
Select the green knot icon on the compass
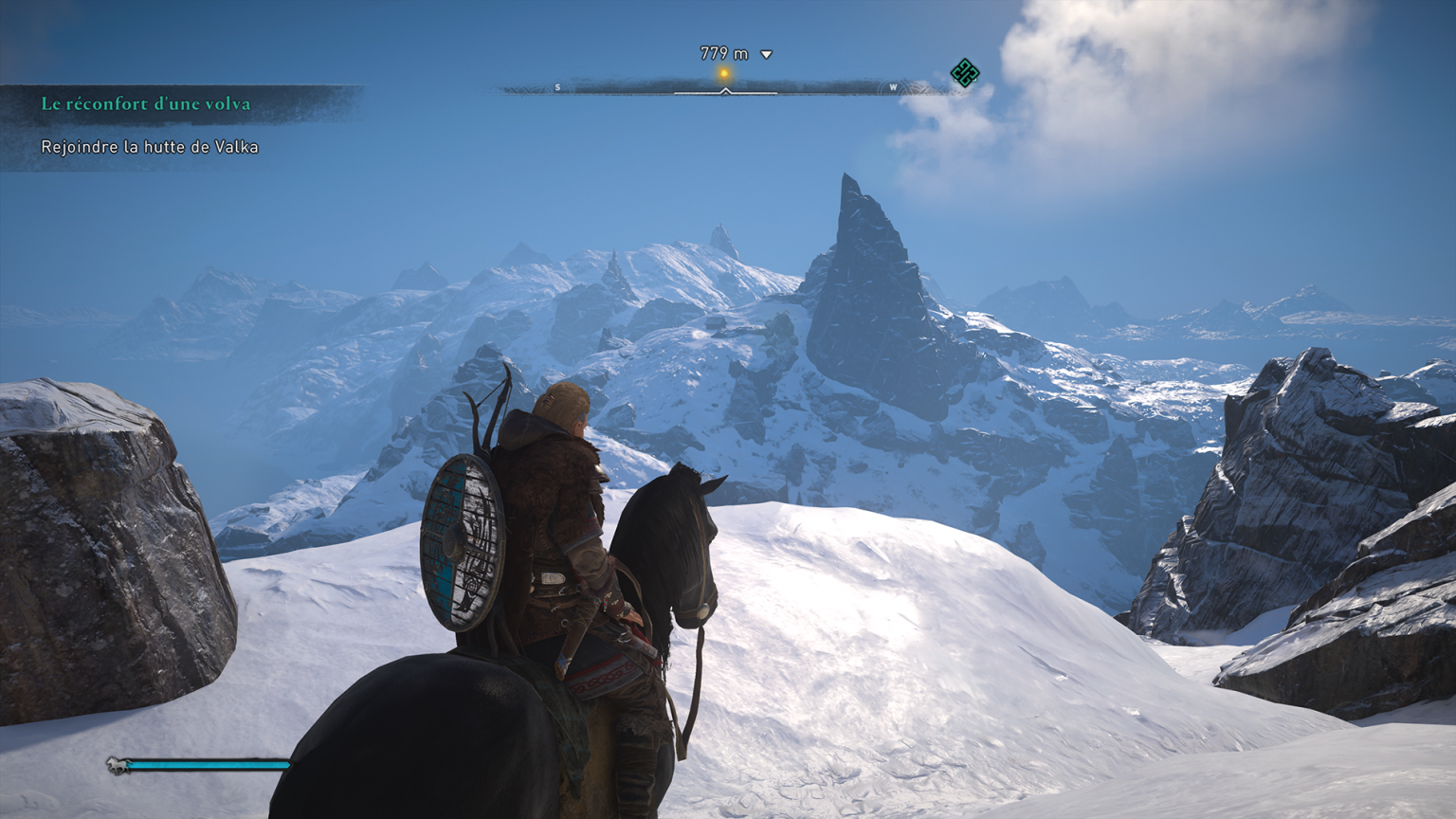tap(964, 73)
